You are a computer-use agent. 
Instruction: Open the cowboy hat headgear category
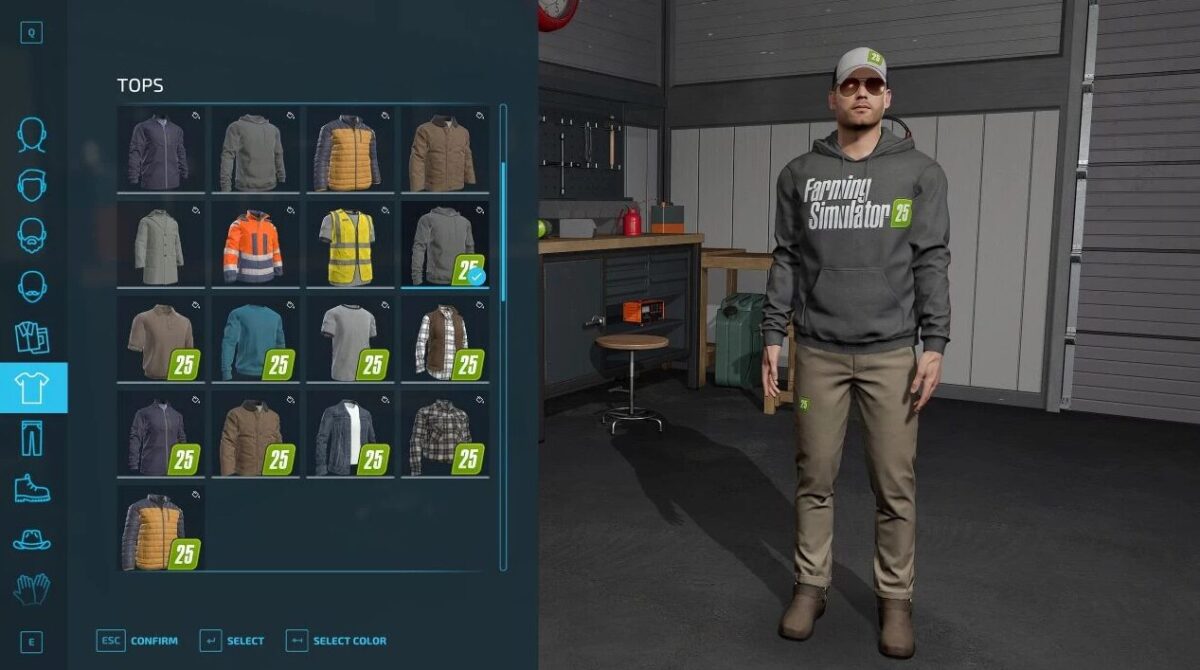pyautogui.click(x=32, y=540)
